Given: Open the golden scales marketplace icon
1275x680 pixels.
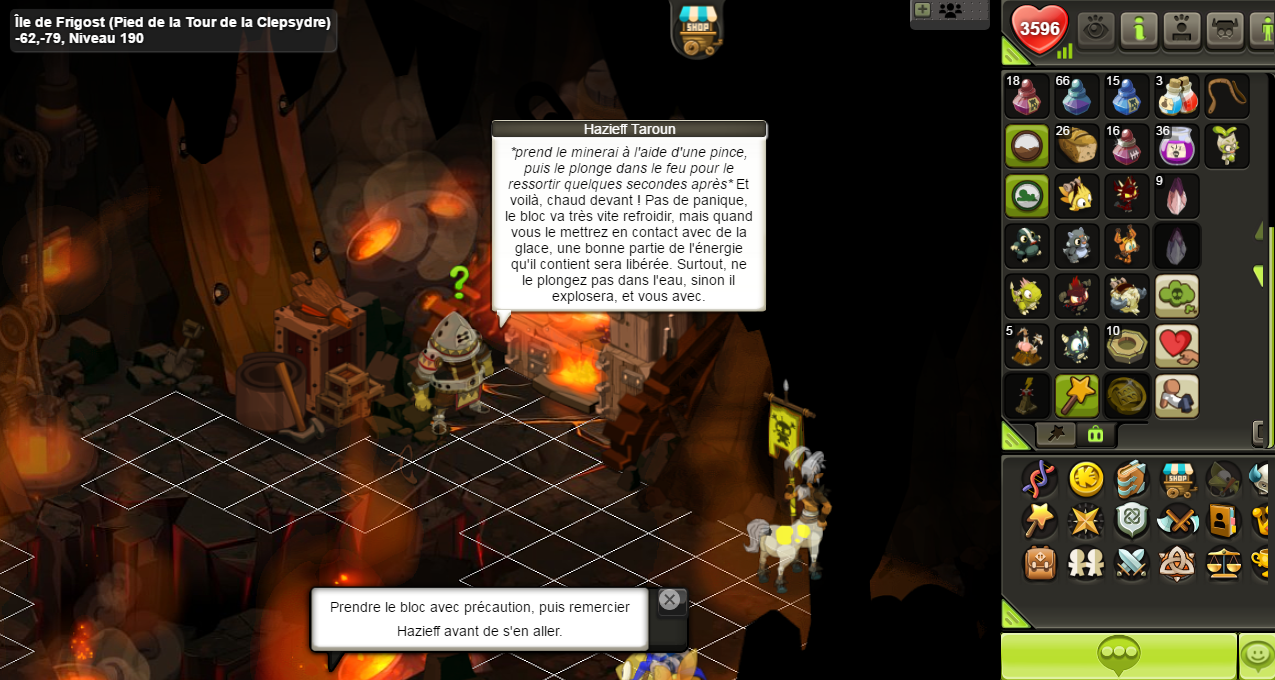Looking at the screenshot, I should 1221,563.
